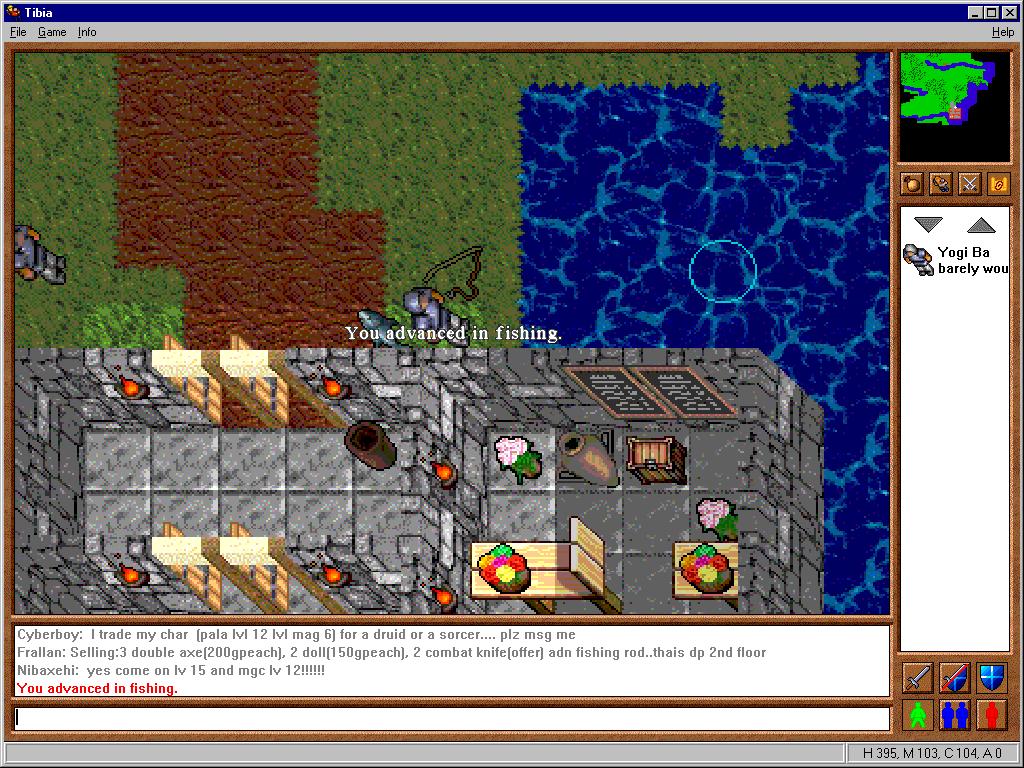Choose the blue shield defensive mode
Viewport: 1024px width, 768px height.
point(991,678)
